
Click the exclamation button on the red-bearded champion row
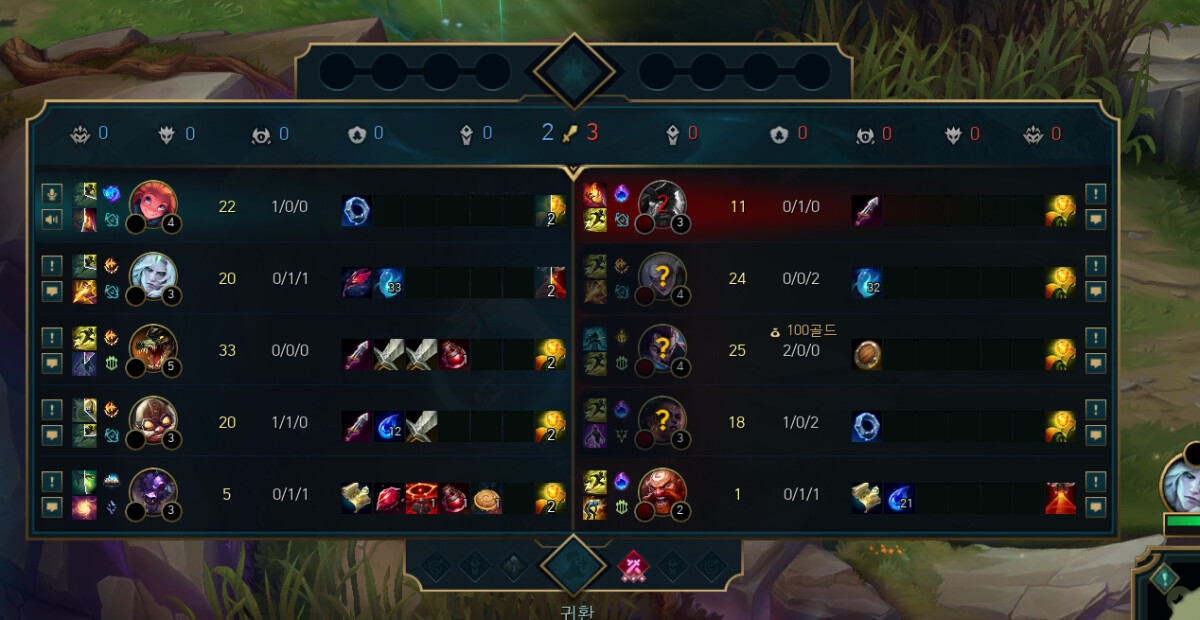coord(1096,482)
